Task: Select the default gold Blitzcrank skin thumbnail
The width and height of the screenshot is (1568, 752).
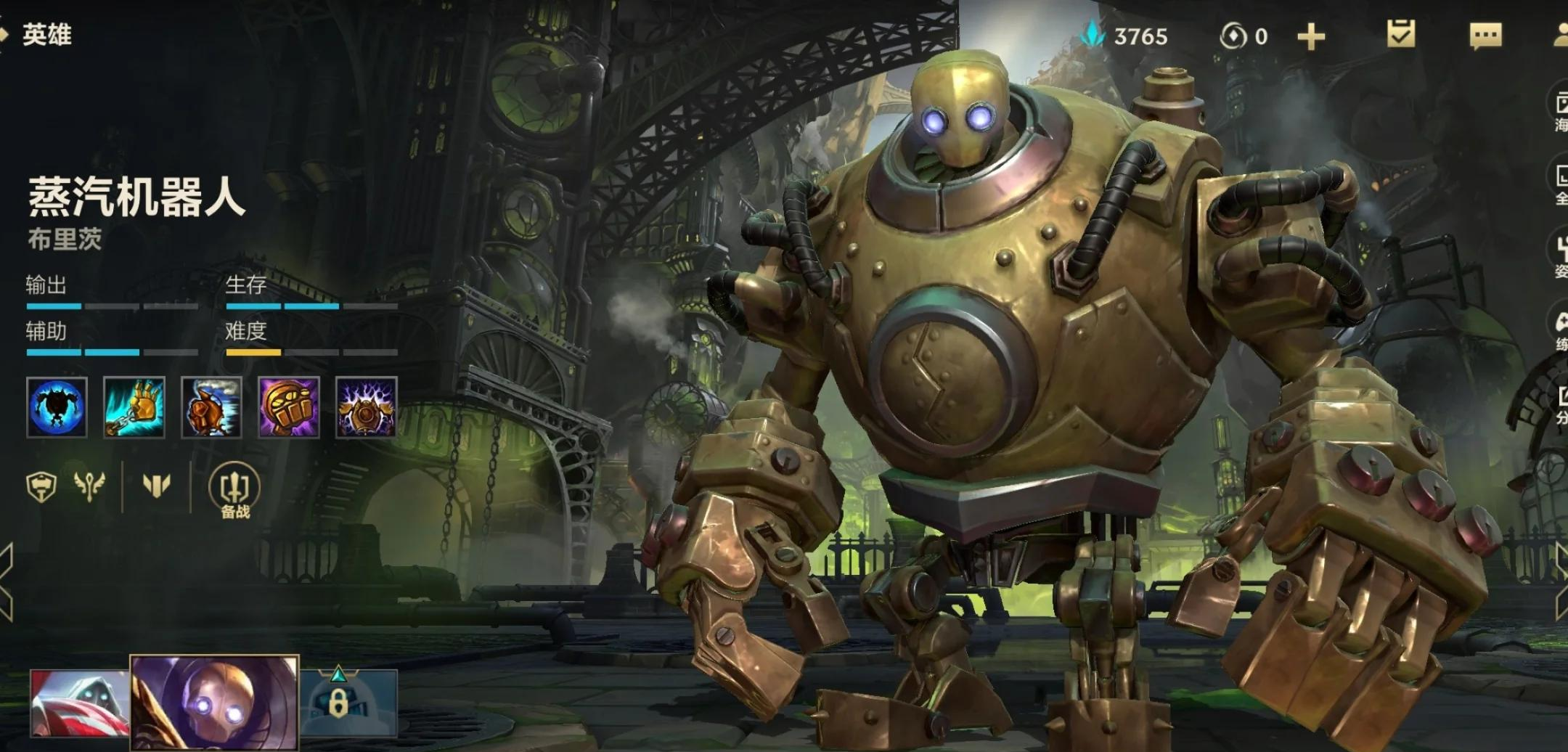Action: click(214, 703)
